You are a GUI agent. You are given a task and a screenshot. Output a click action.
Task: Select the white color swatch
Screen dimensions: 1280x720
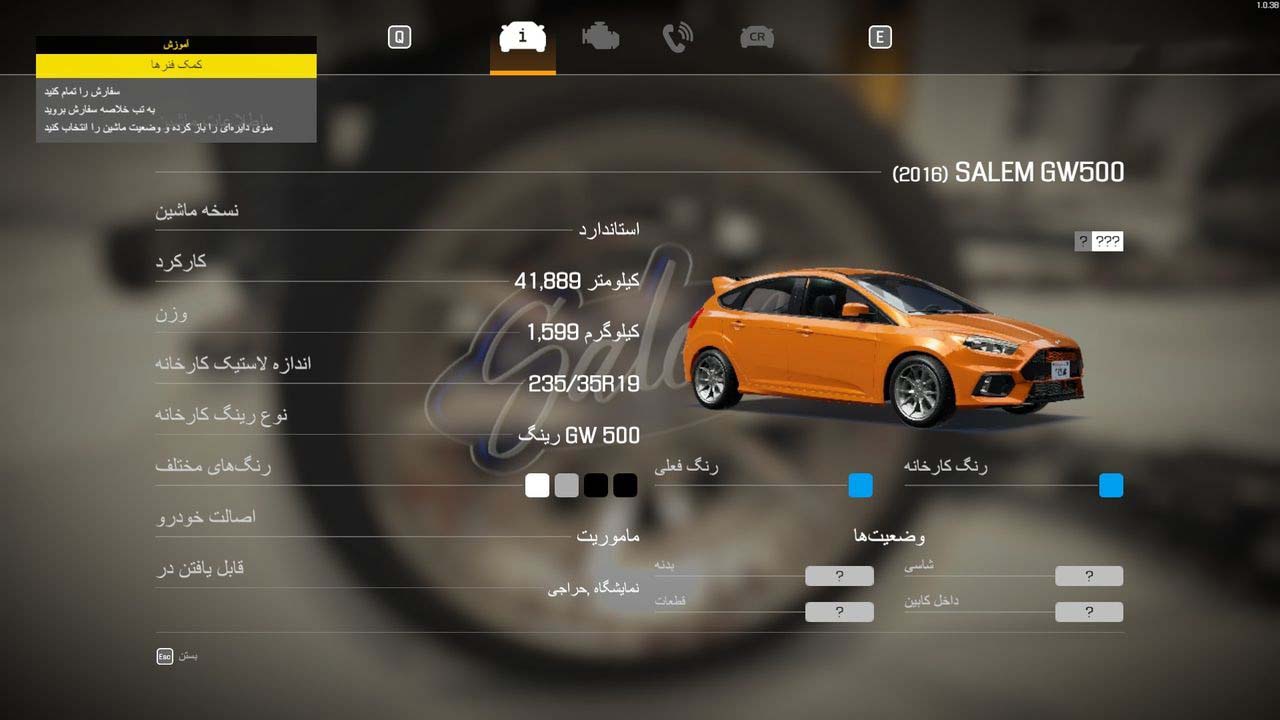point(537,486)
